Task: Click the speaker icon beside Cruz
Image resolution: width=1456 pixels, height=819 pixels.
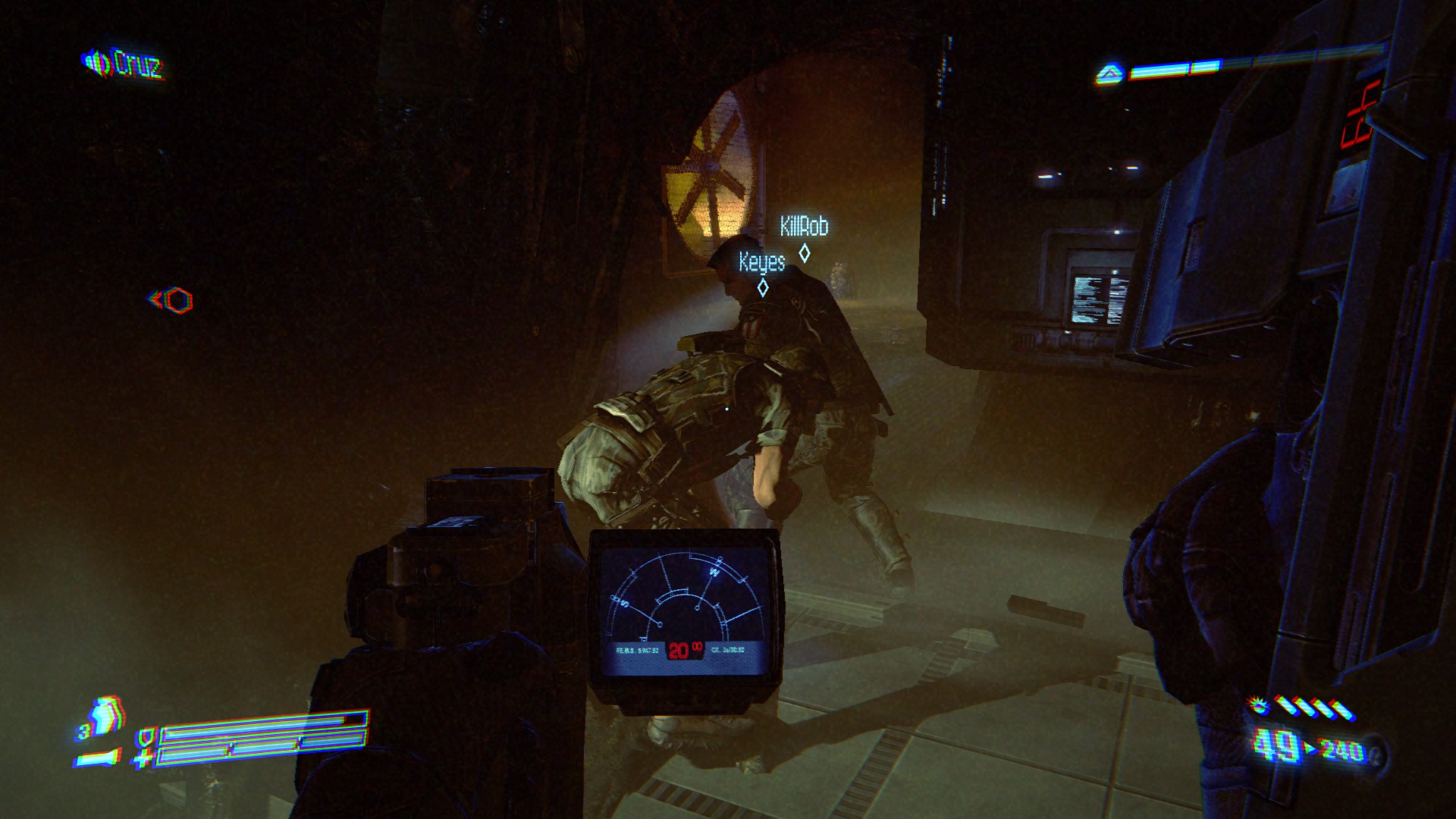Action: coord(97,62)
